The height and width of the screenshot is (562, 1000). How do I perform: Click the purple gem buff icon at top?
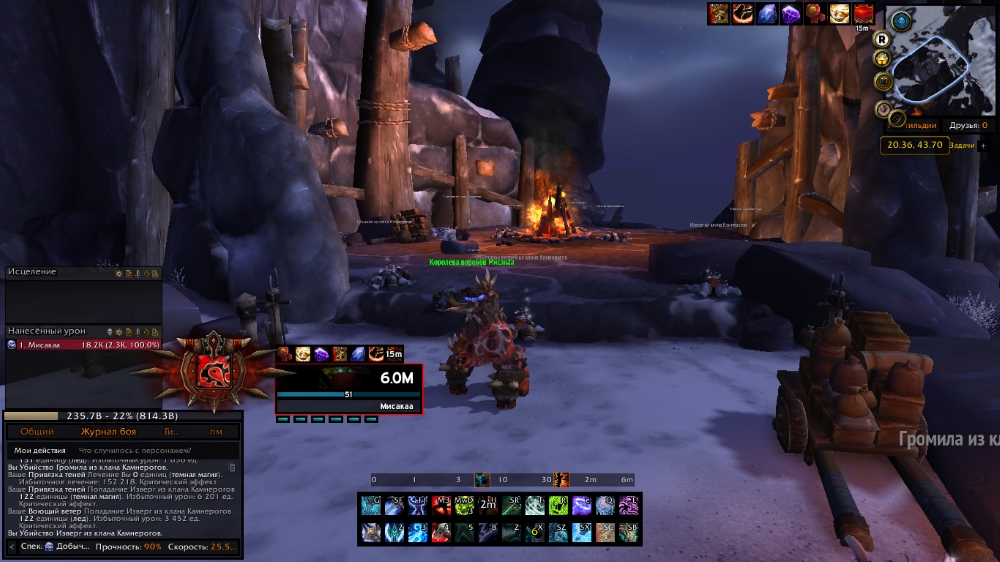pyautogui.click(x=790, y=13)
